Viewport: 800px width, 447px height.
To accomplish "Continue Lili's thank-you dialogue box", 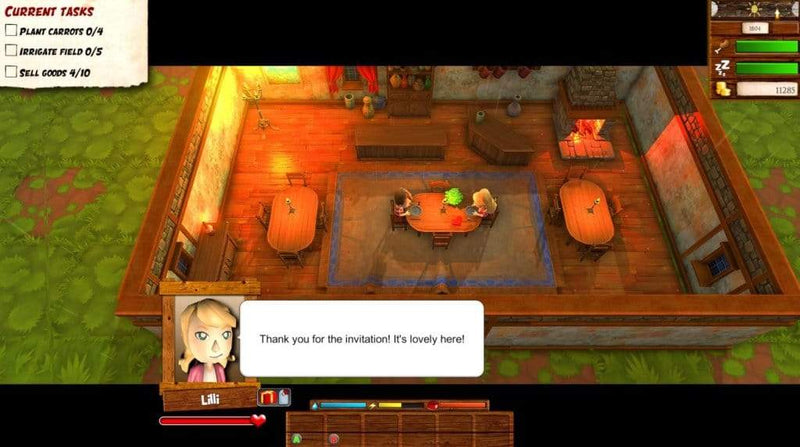I will tap(361, 339).
